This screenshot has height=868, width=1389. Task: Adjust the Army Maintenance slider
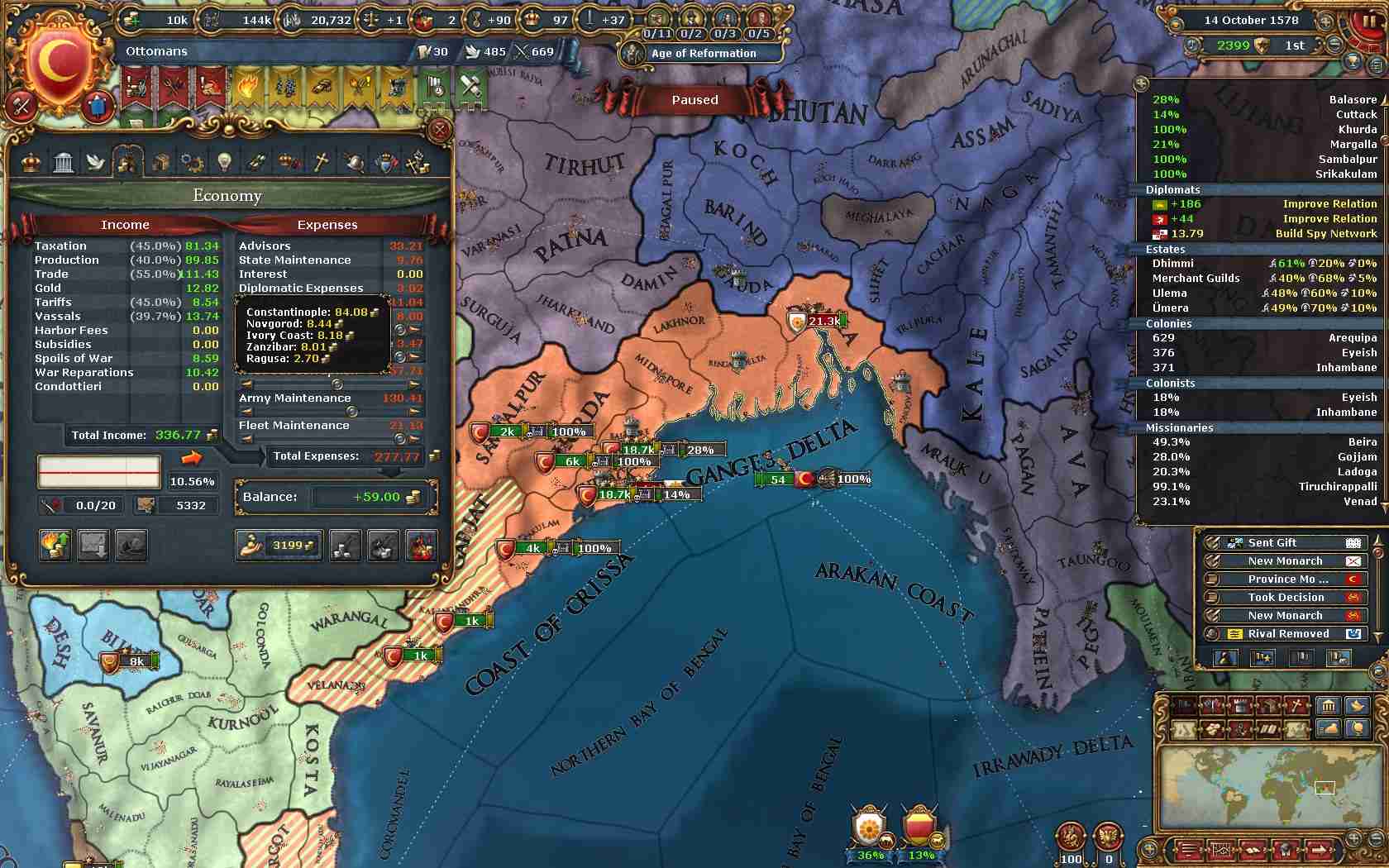tap(351, 411)
